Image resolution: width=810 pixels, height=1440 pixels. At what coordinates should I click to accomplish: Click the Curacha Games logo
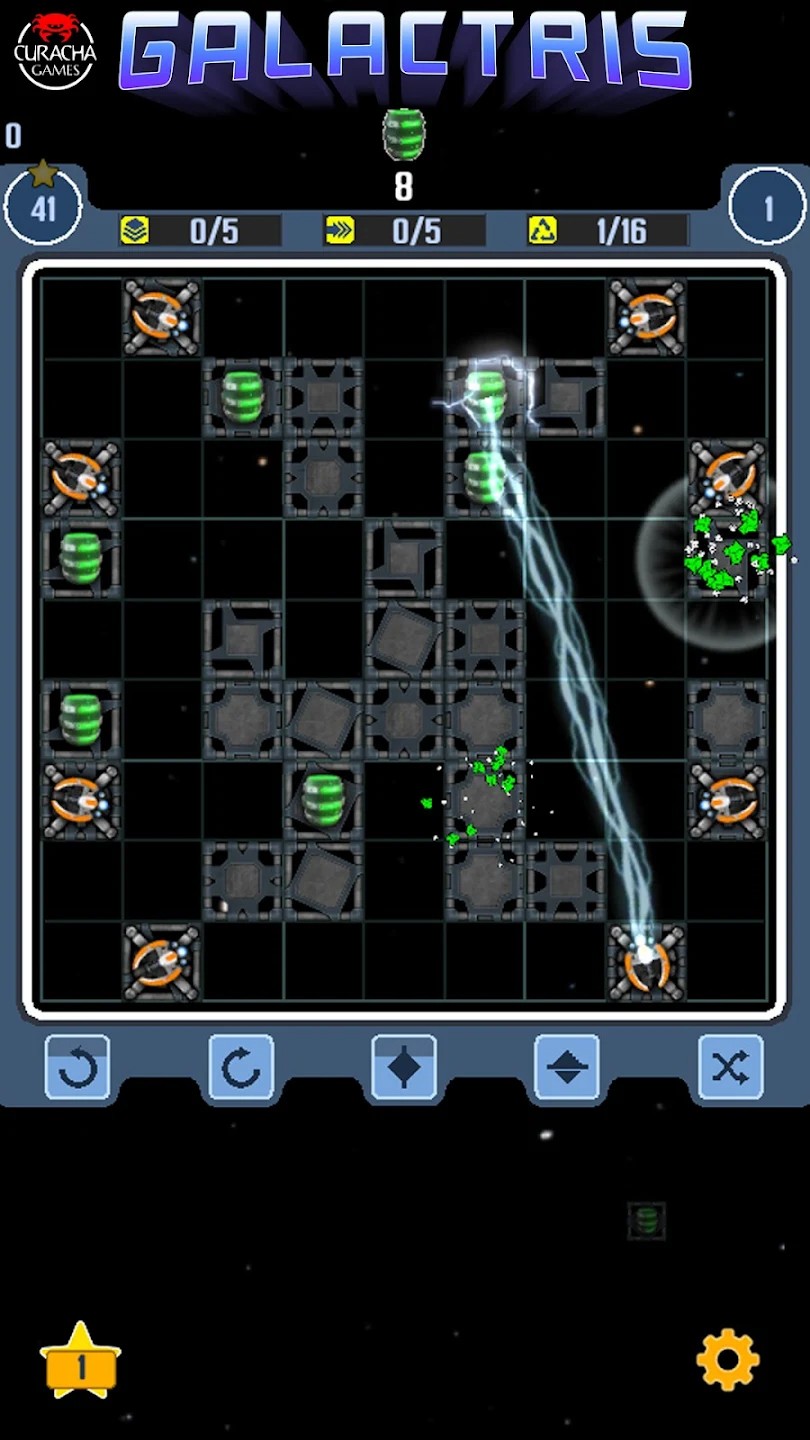coord(55,50)
